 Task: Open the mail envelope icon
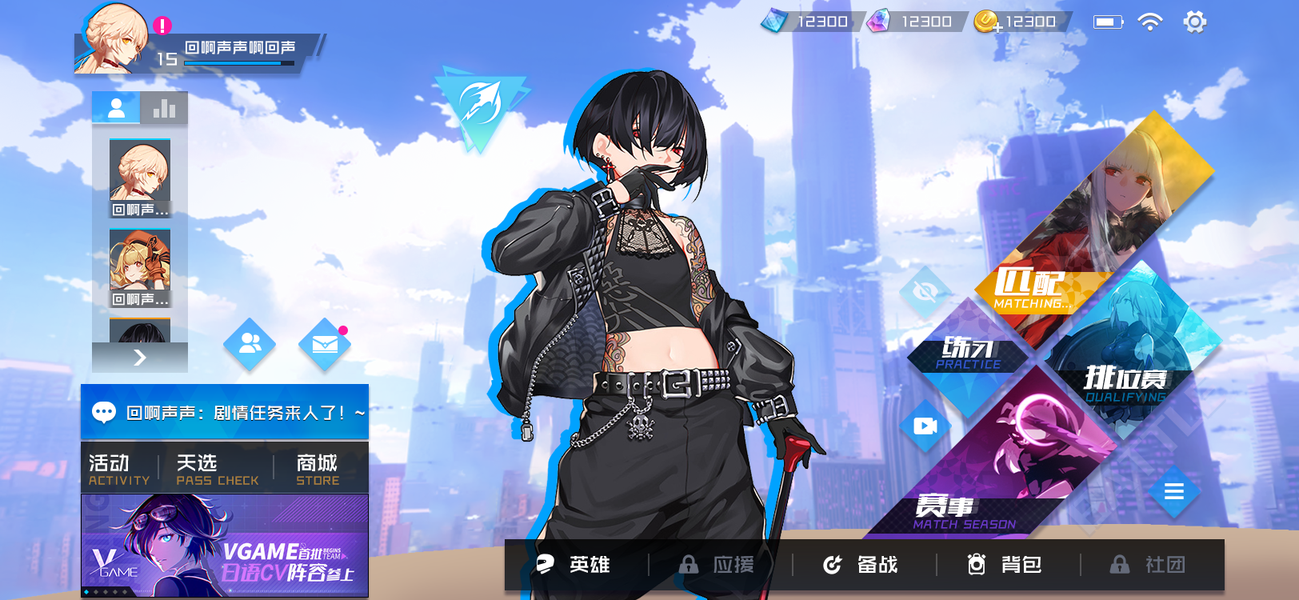[324, 345]
